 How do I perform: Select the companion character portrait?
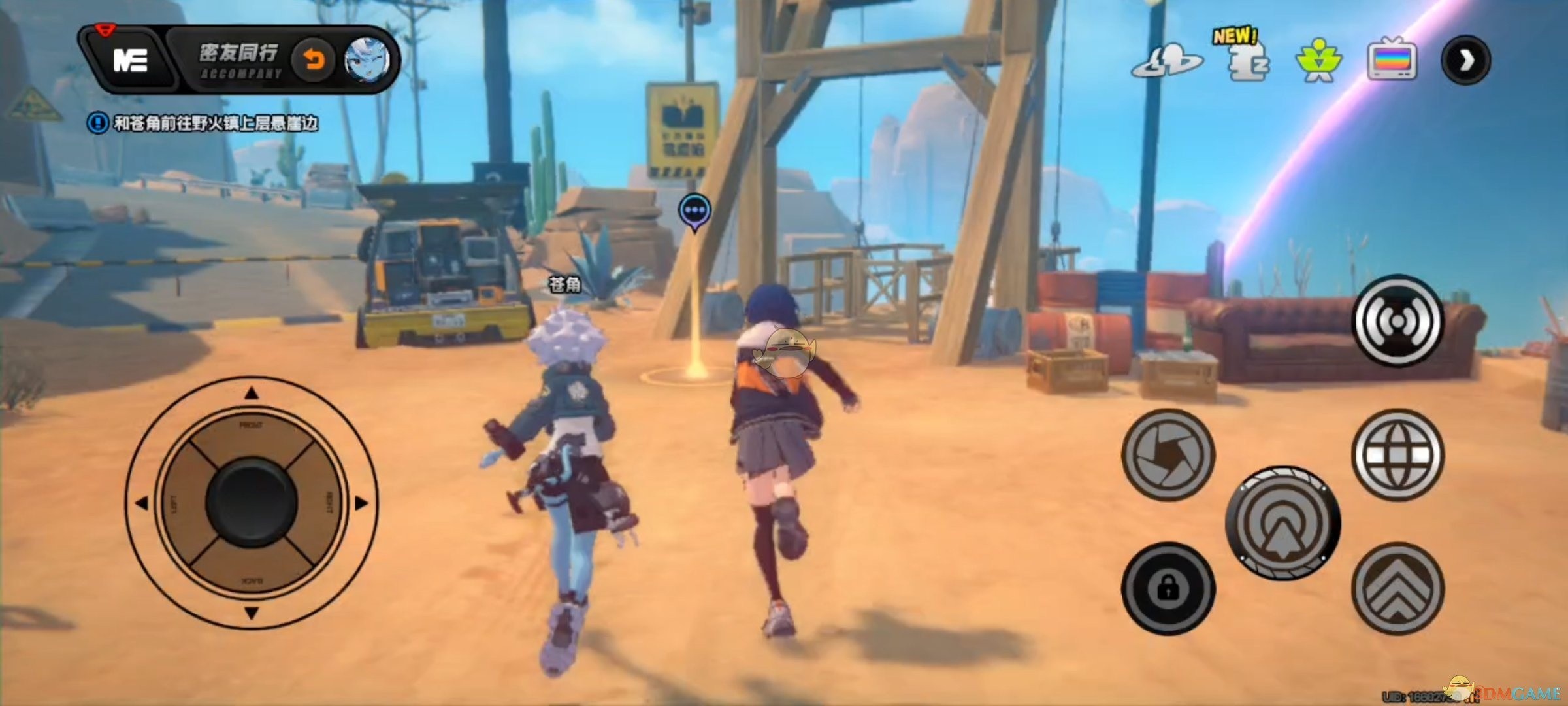pos(367,60)
